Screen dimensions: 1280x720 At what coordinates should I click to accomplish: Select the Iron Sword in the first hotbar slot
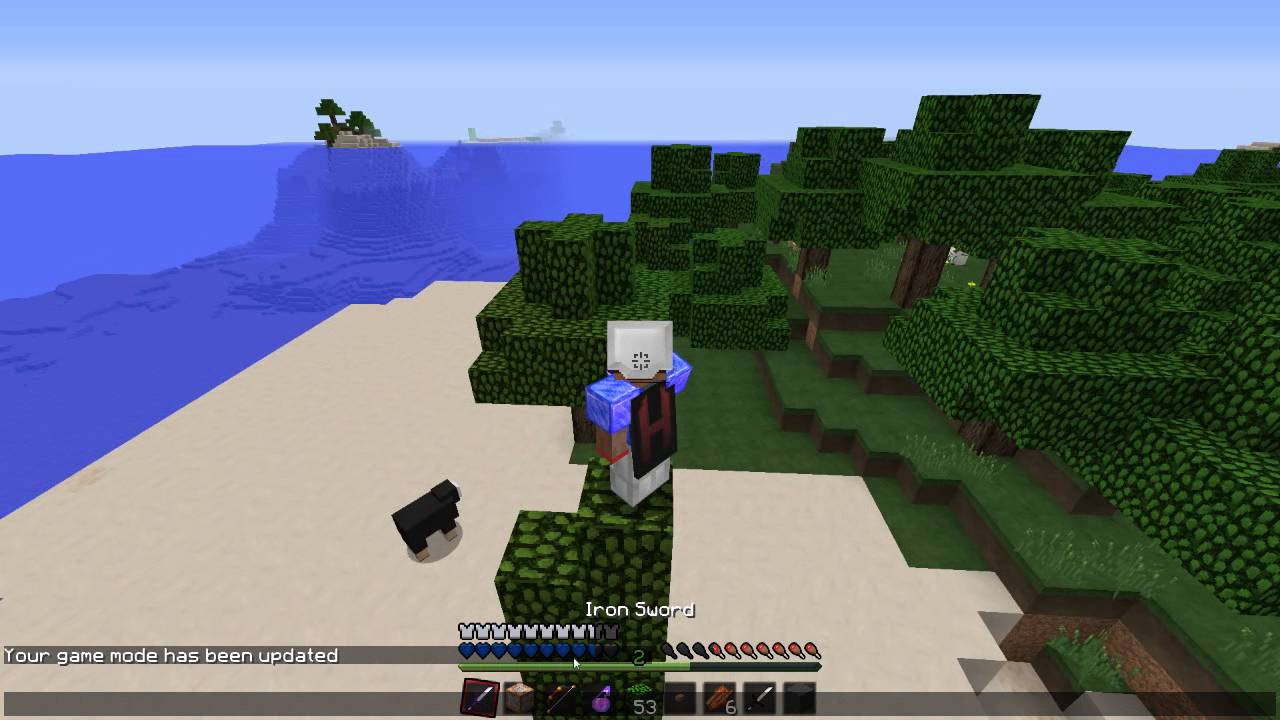tap(478, 695)
